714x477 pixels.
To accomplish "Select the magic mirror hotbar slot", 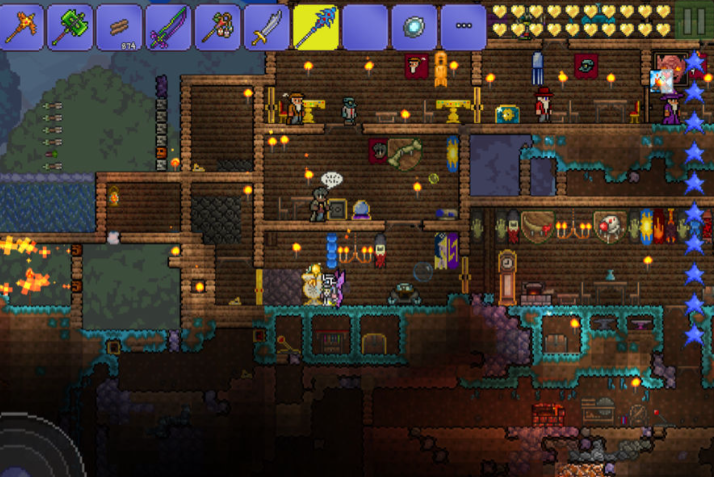I will [x=413, y=27].
